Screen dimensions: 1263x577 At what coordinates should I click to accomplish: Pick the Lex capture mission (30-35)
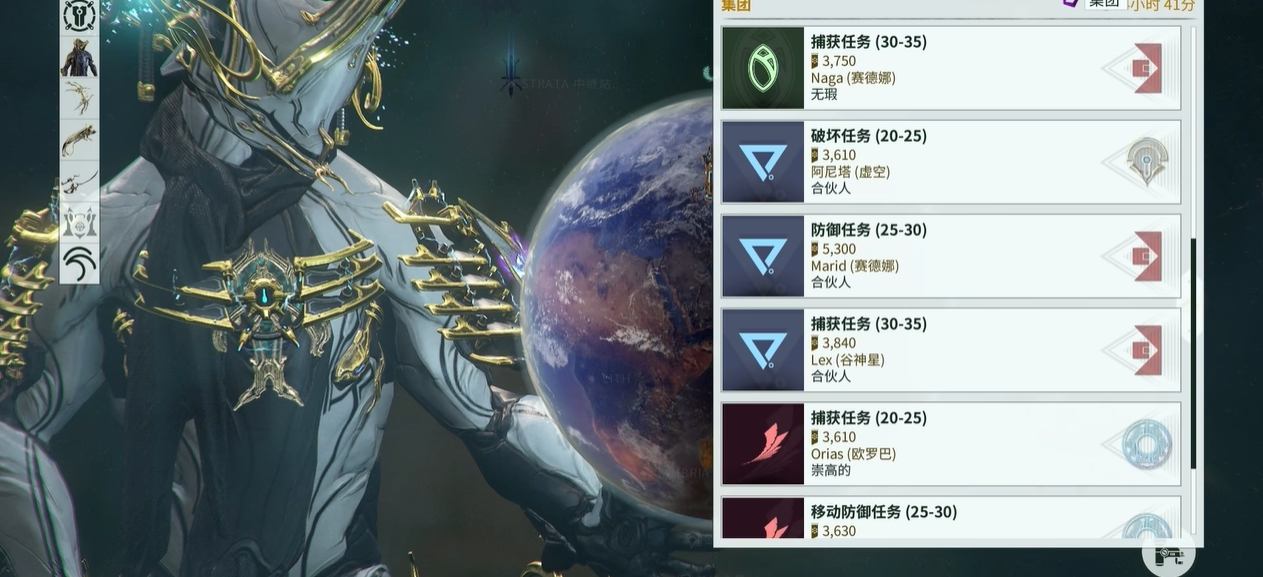click(x=950, y=350)
